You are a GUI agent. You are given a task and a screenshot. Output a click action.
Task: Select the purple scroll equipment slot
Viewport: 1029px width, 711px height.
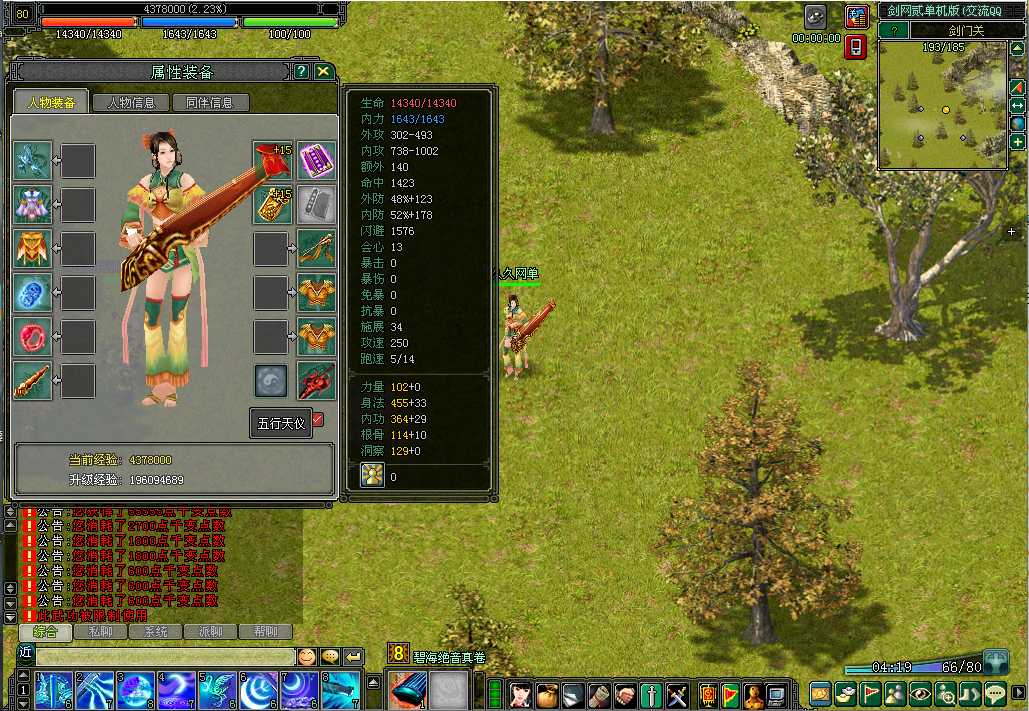click(x=316, y=160)
